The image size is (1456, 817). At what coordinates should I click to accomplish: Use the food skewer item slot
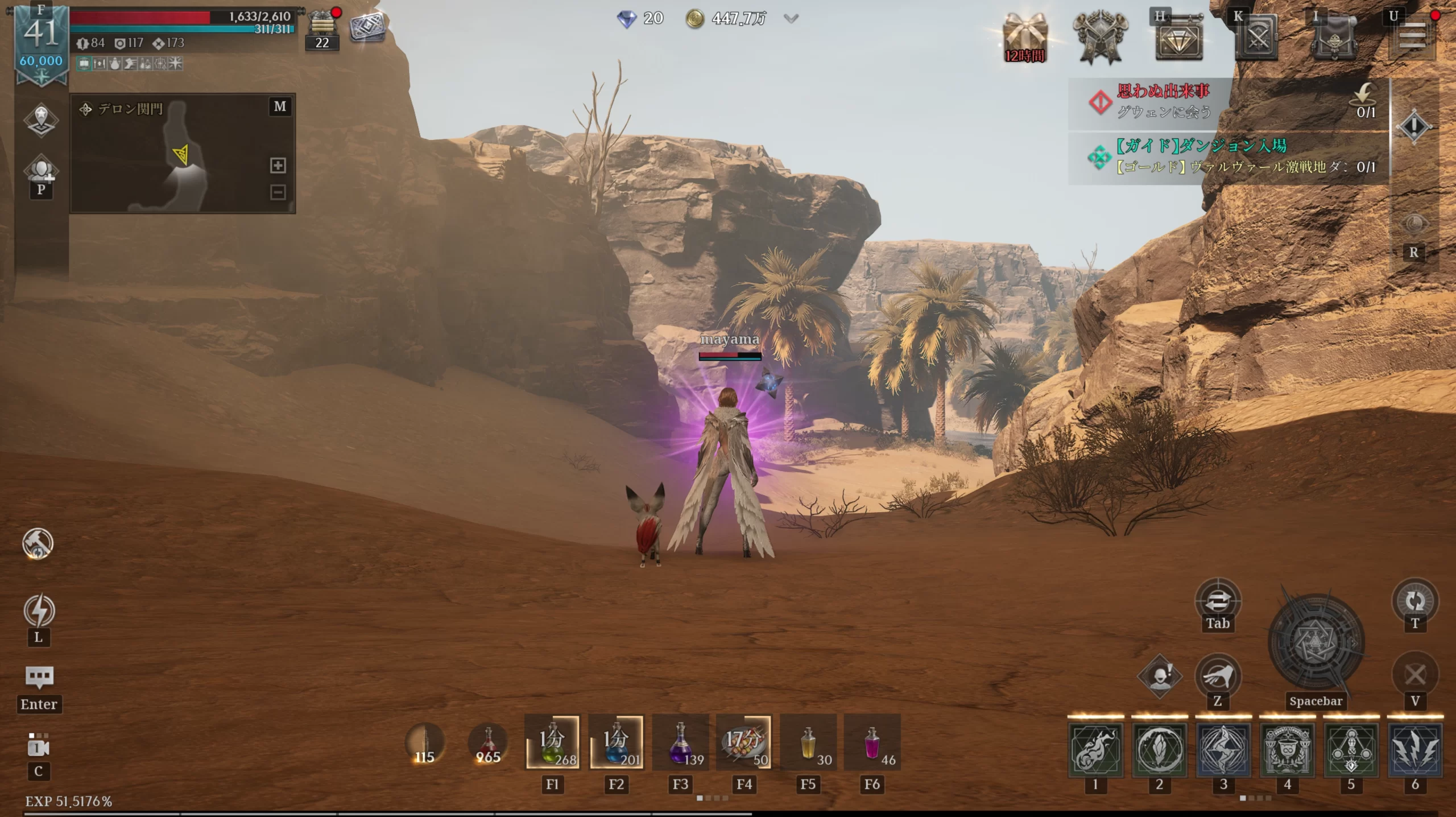coord(744,742)
